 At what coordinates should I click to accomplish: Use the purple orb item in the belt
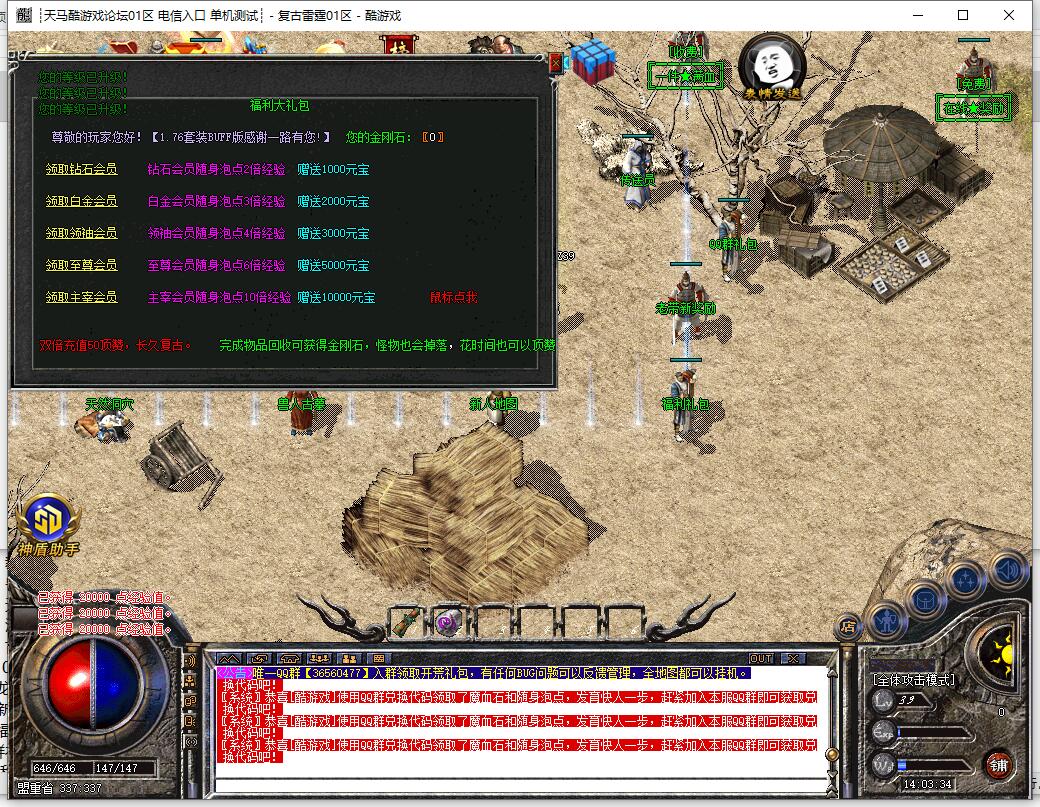click(448, 622)
